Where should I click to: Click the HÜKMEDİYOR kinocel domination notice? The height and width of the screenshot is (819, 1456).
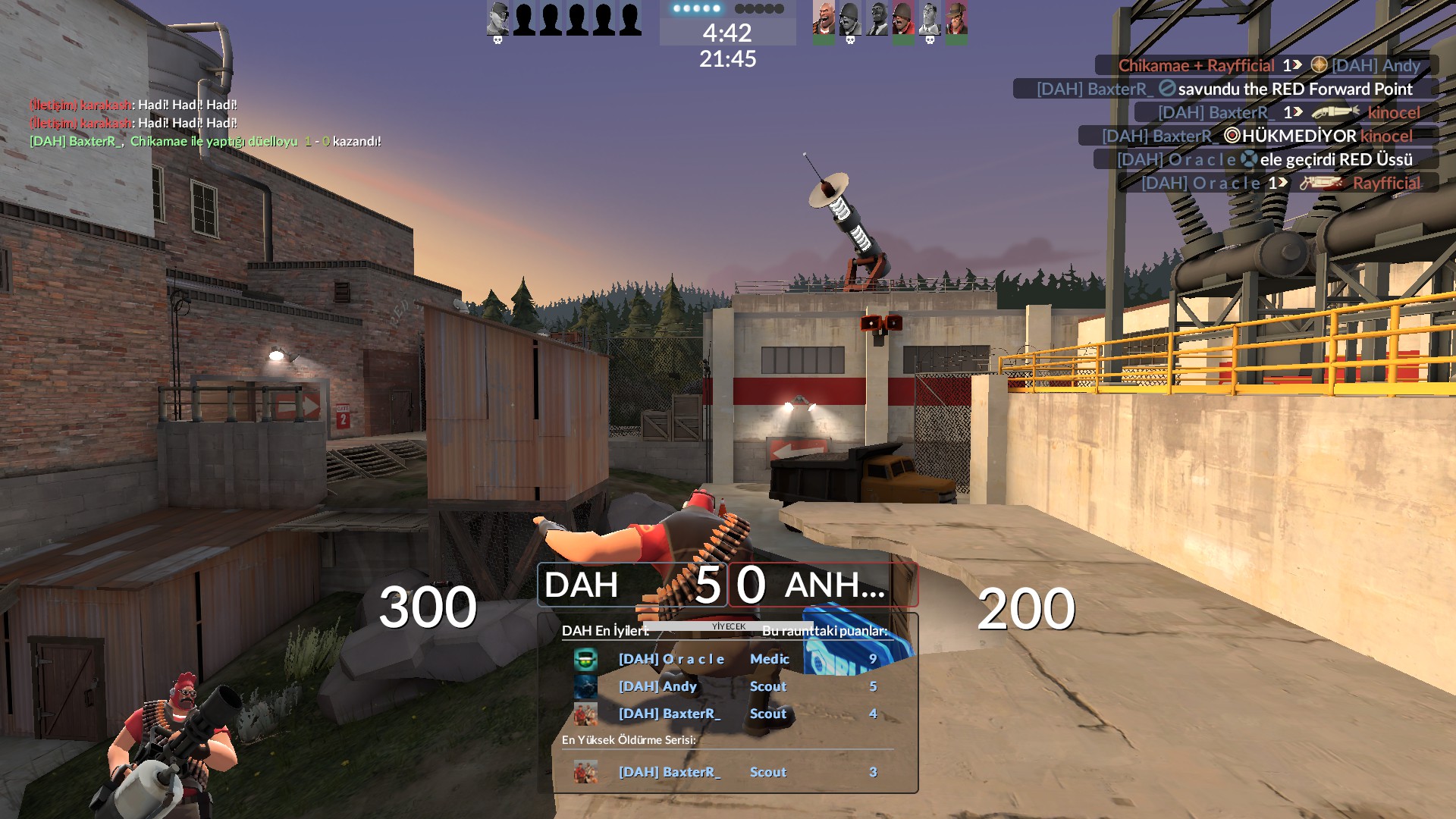(1257, 136)
